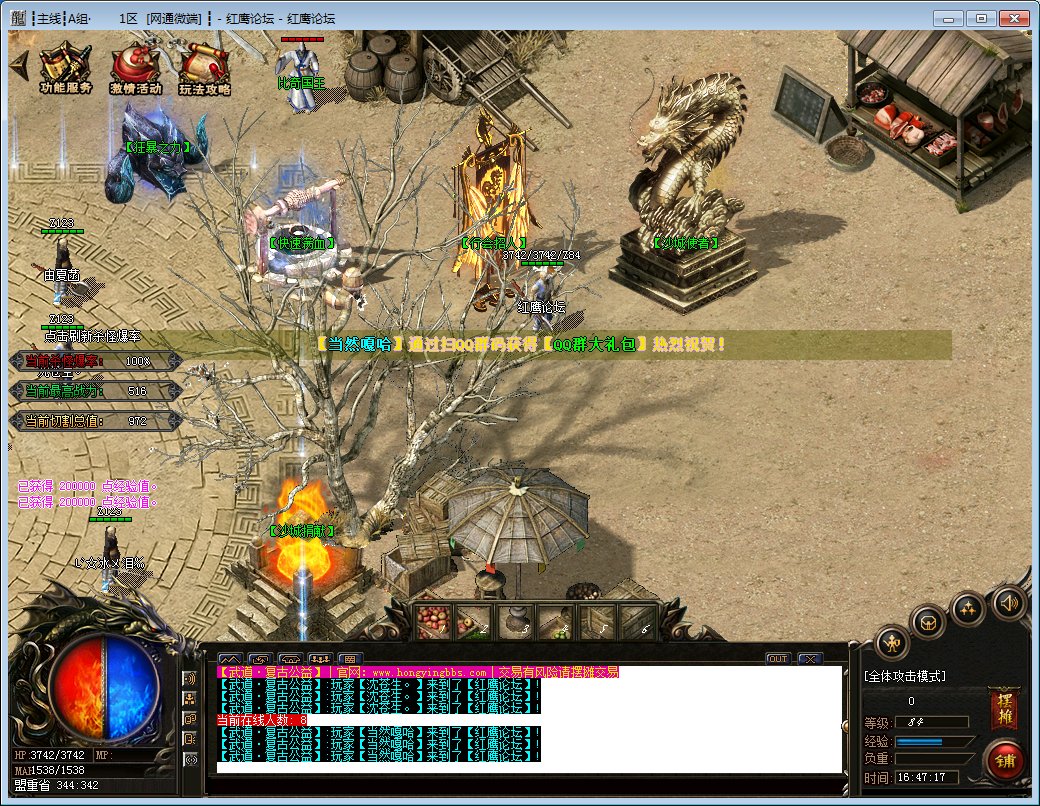Collapse the top icon bar with the arrow

[x=18, y=65]
